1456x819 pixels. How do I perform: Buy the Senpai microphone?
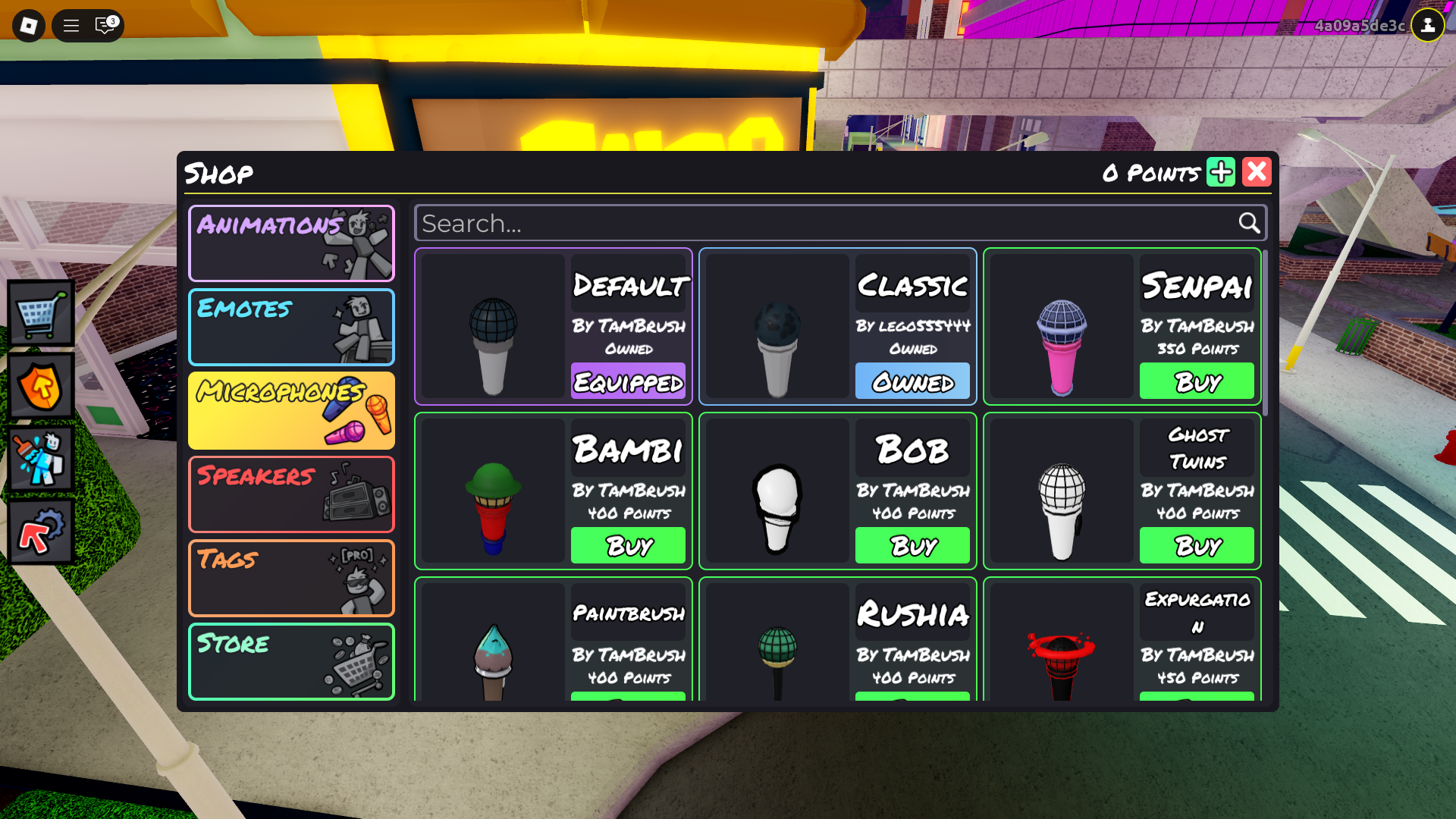(1197, 381)
